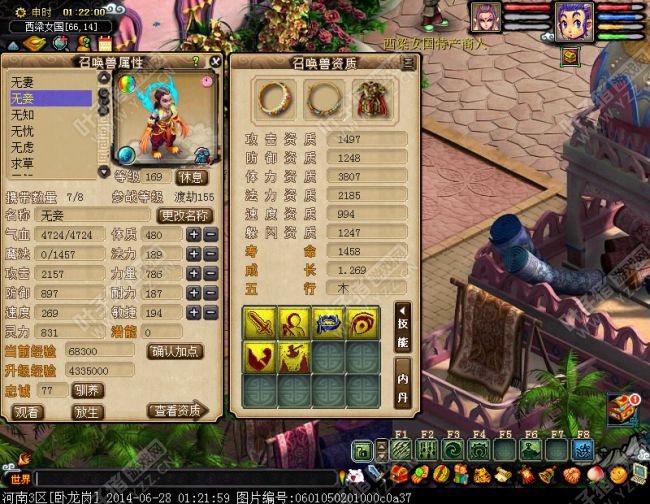Viewport: 650px width, 504px height.
Task: Increase the 体质 attribute with plus
Action: coord(193,234)
